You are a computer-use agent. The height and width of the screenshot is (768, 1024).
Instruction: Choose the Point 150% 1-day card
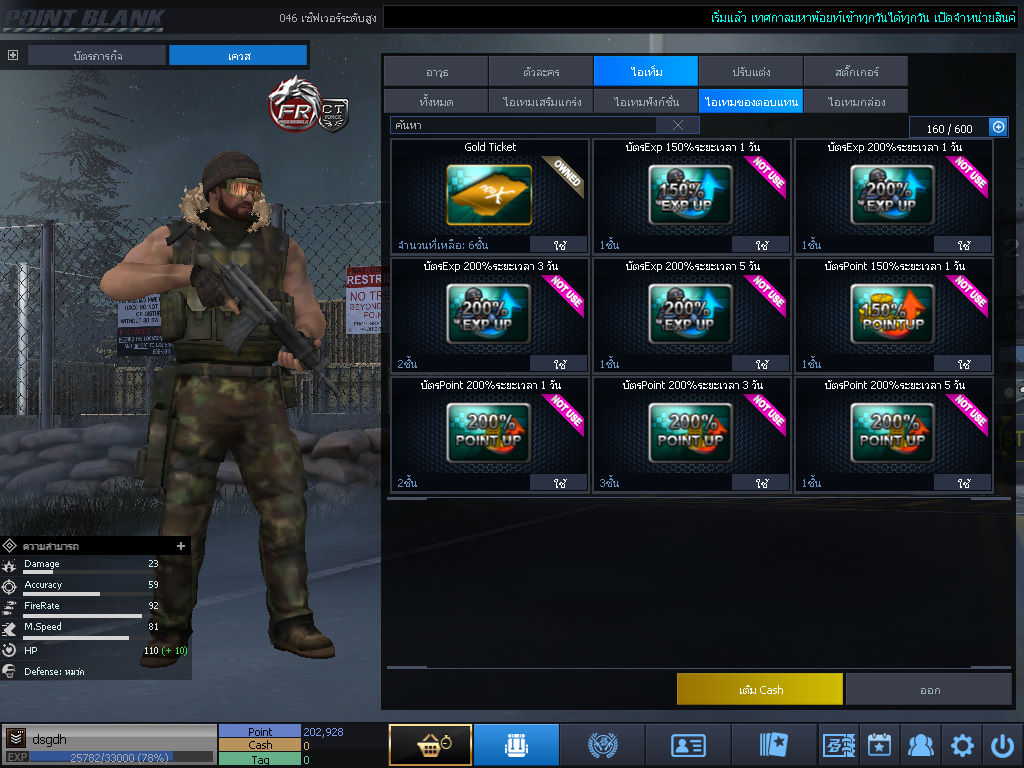(893, 314)
